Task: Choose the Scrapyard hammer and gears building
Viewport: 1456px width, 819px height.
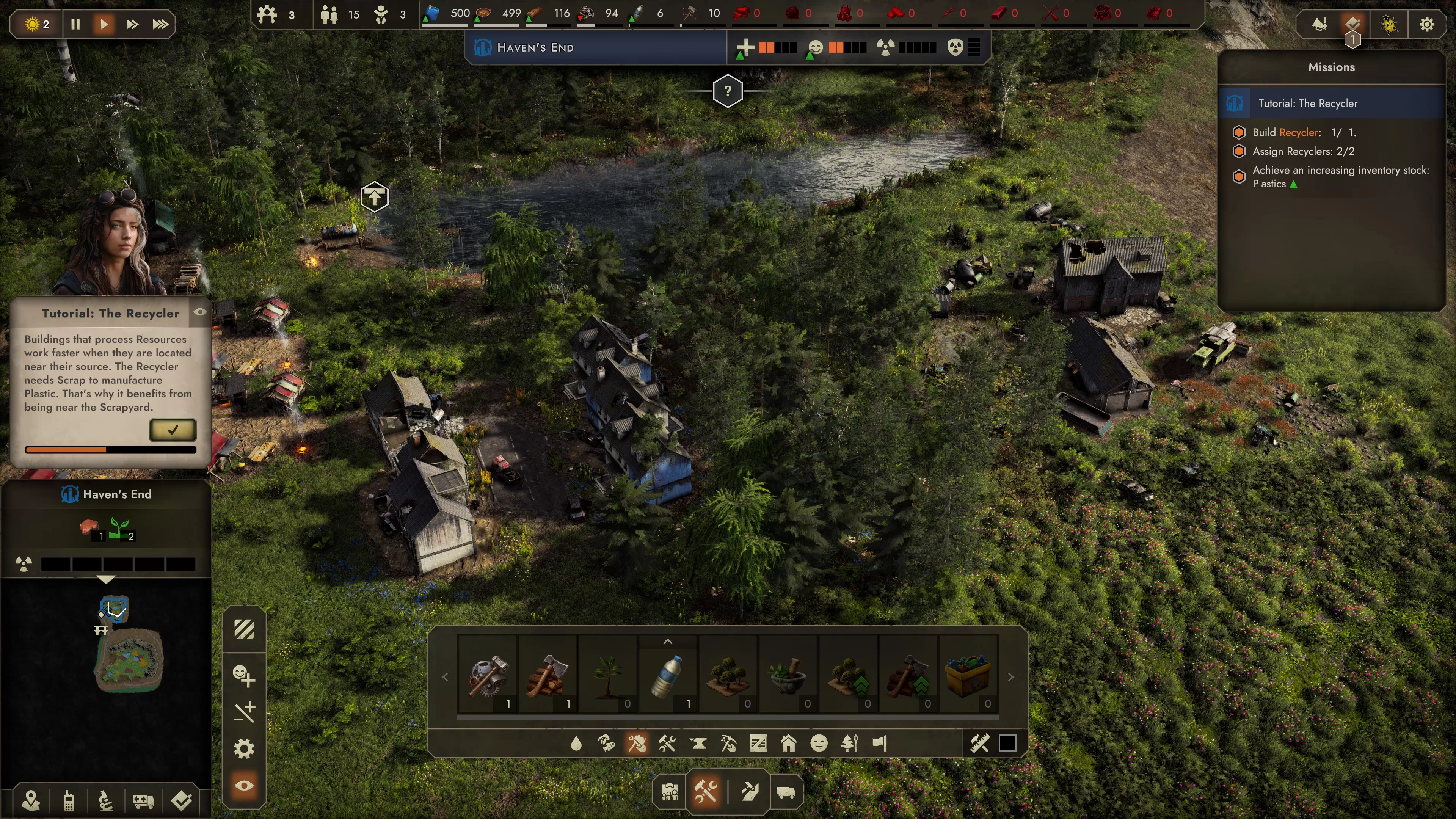Action: click(x=488, y=673)
